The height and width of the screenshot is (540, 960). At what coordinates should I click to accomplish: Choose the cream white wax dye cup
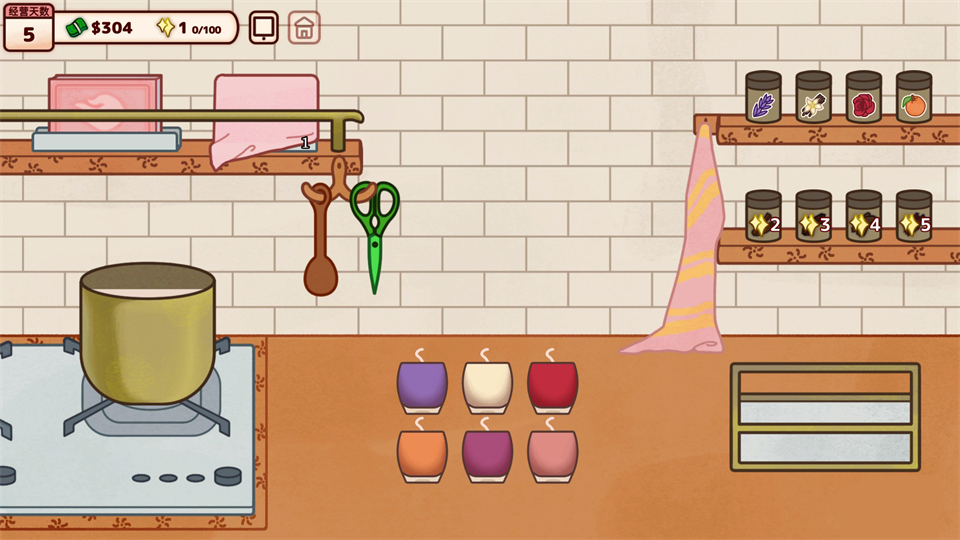pos(487,386)
